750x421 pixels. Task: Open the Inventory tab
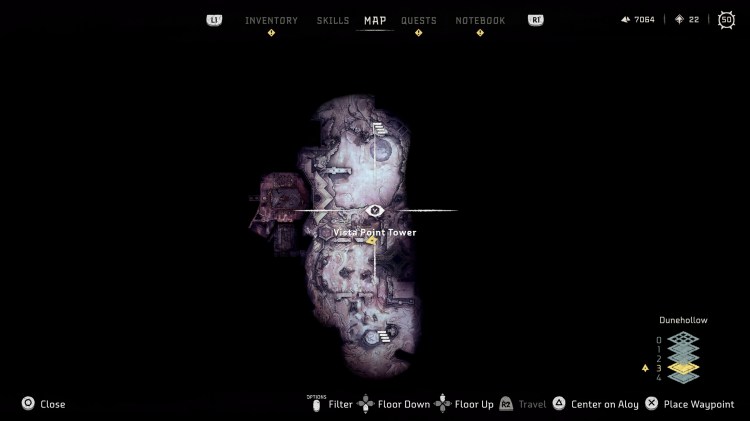click(x=271, y=20)
